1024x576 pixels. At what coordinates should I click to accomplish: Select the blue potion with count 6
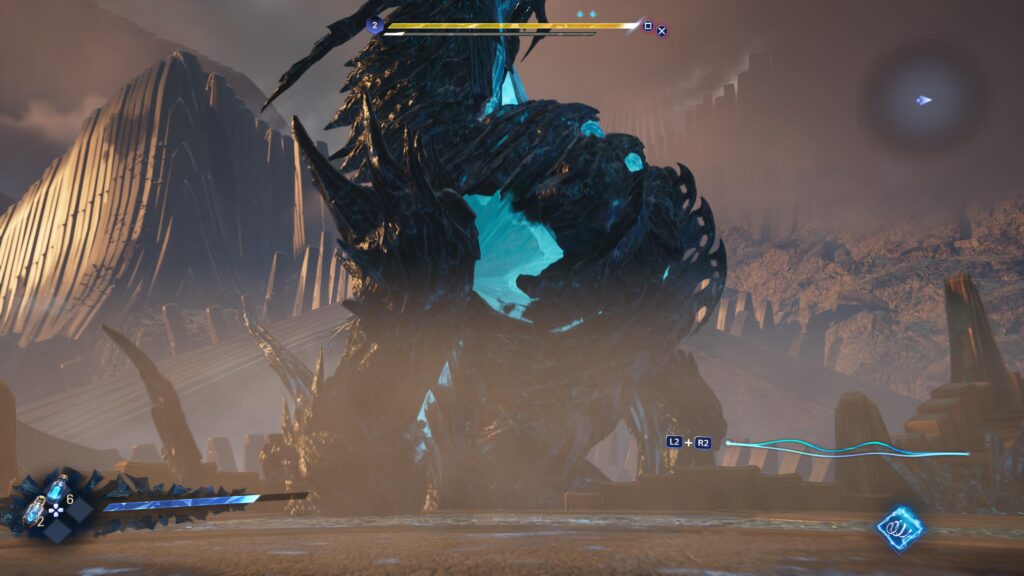click(x=57, y=489)
